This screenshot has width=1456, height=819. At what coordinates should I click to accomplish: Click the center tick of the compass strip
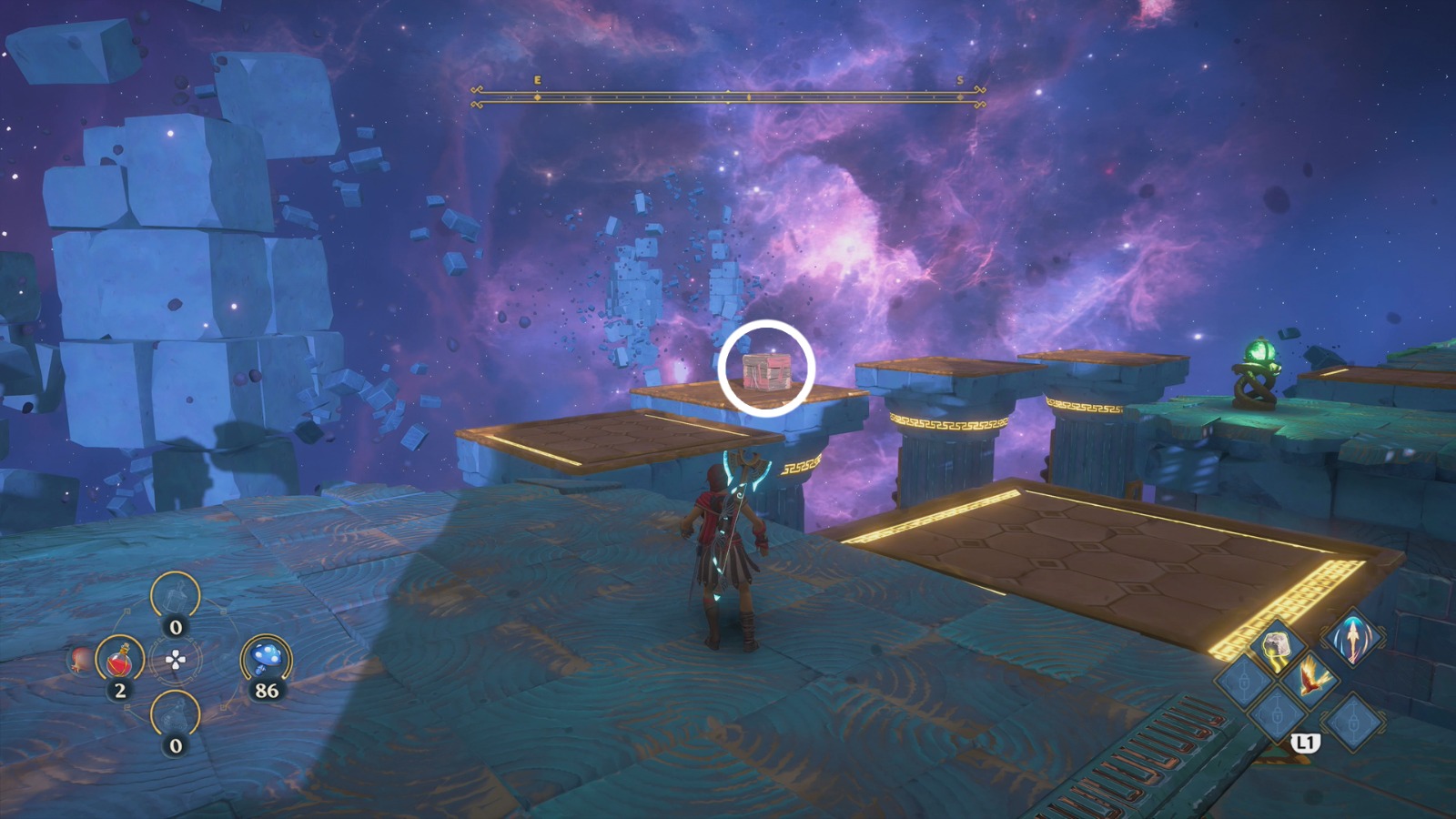pos(728,91)
